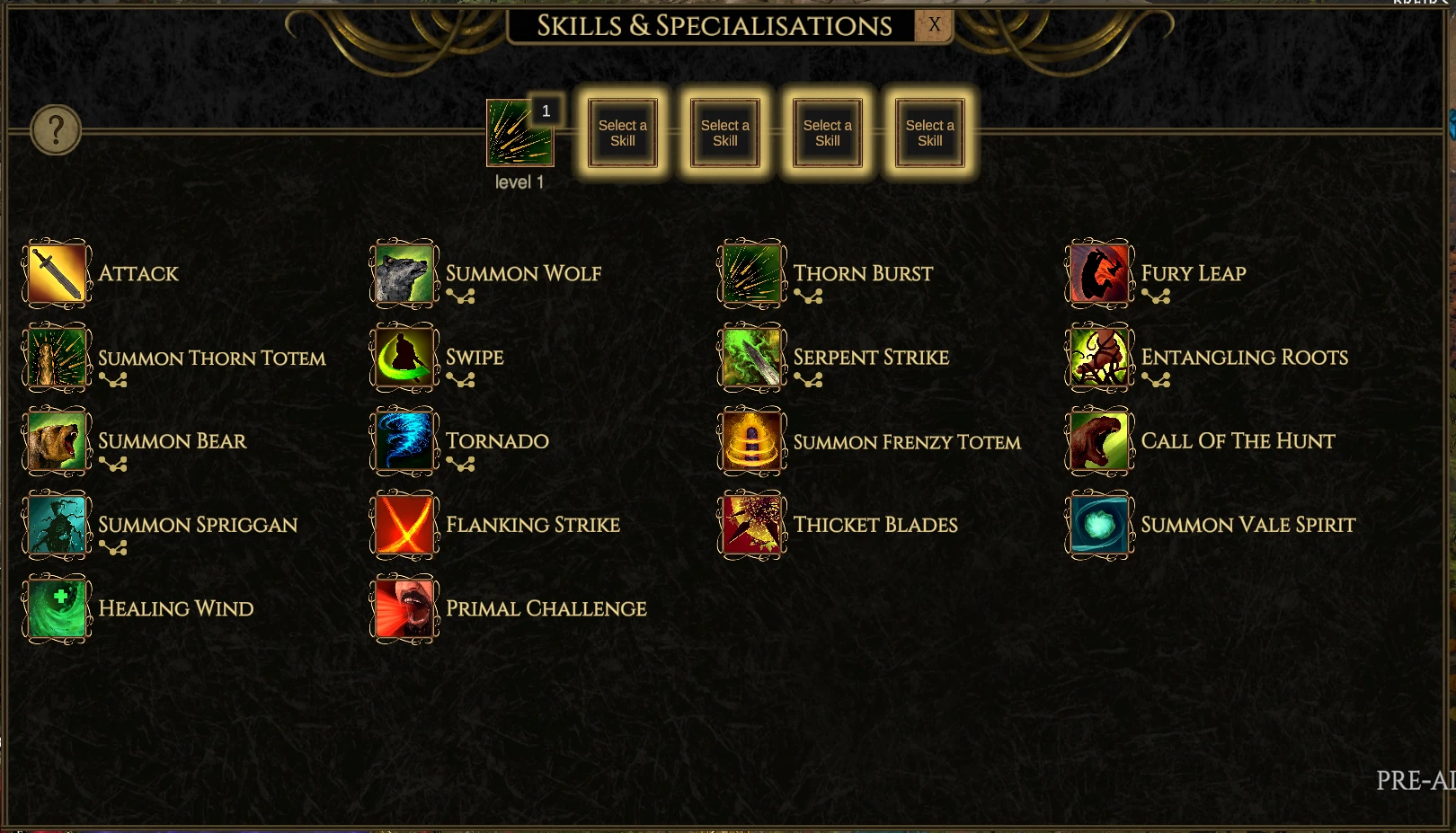Click the Tornado skill icon

click(403, 440)
